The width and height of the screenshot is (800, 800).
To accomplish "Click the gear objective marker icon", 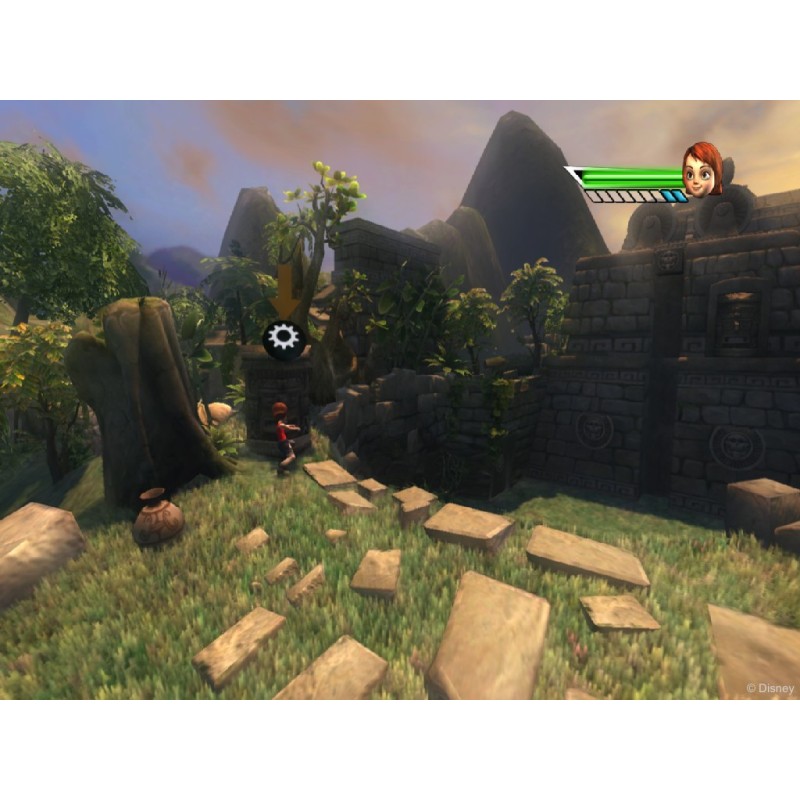I will tap(283, 338).
